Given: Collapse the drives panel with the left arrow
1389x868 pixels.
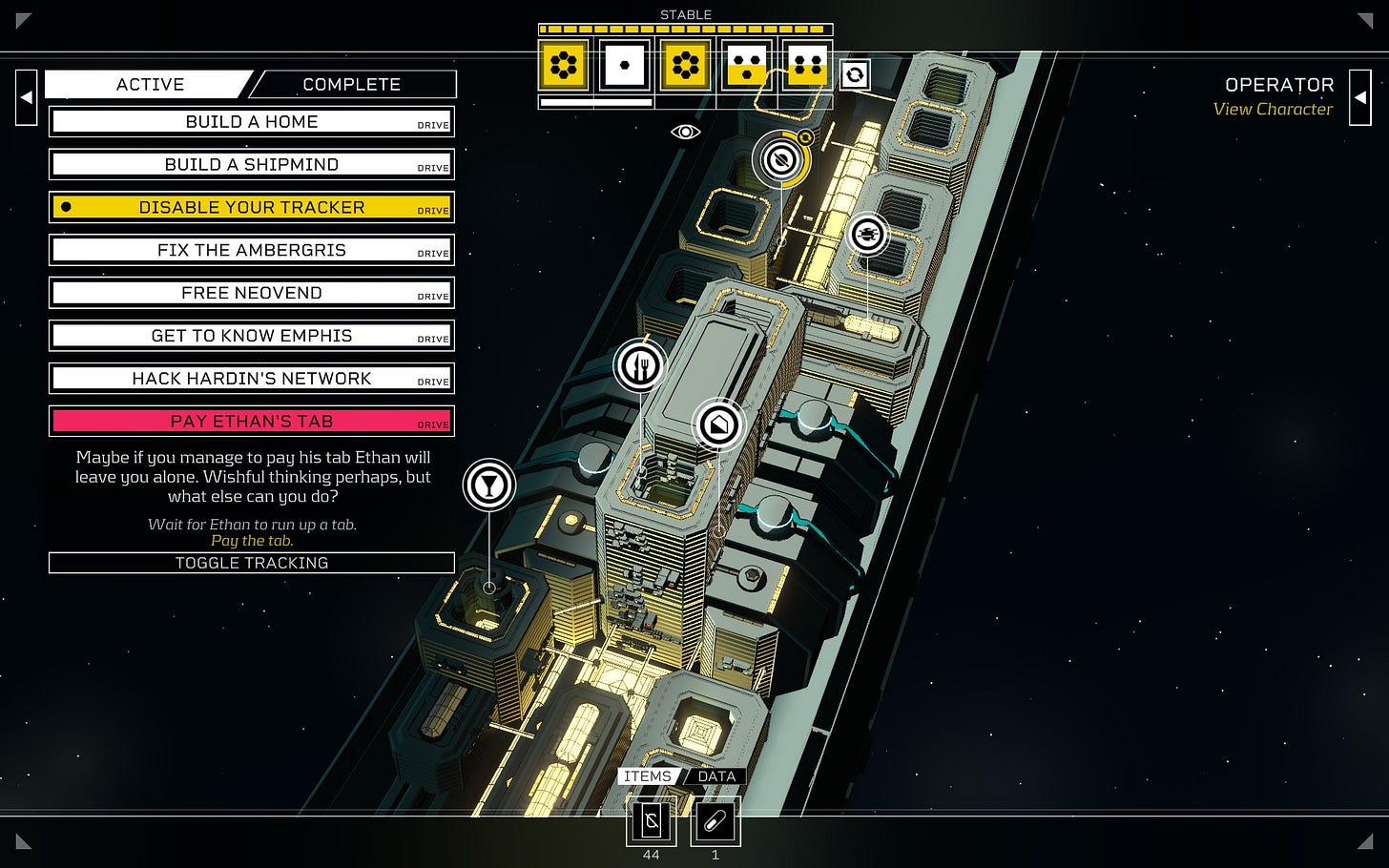Looking at the screenshot, I should tap(27, 97).
